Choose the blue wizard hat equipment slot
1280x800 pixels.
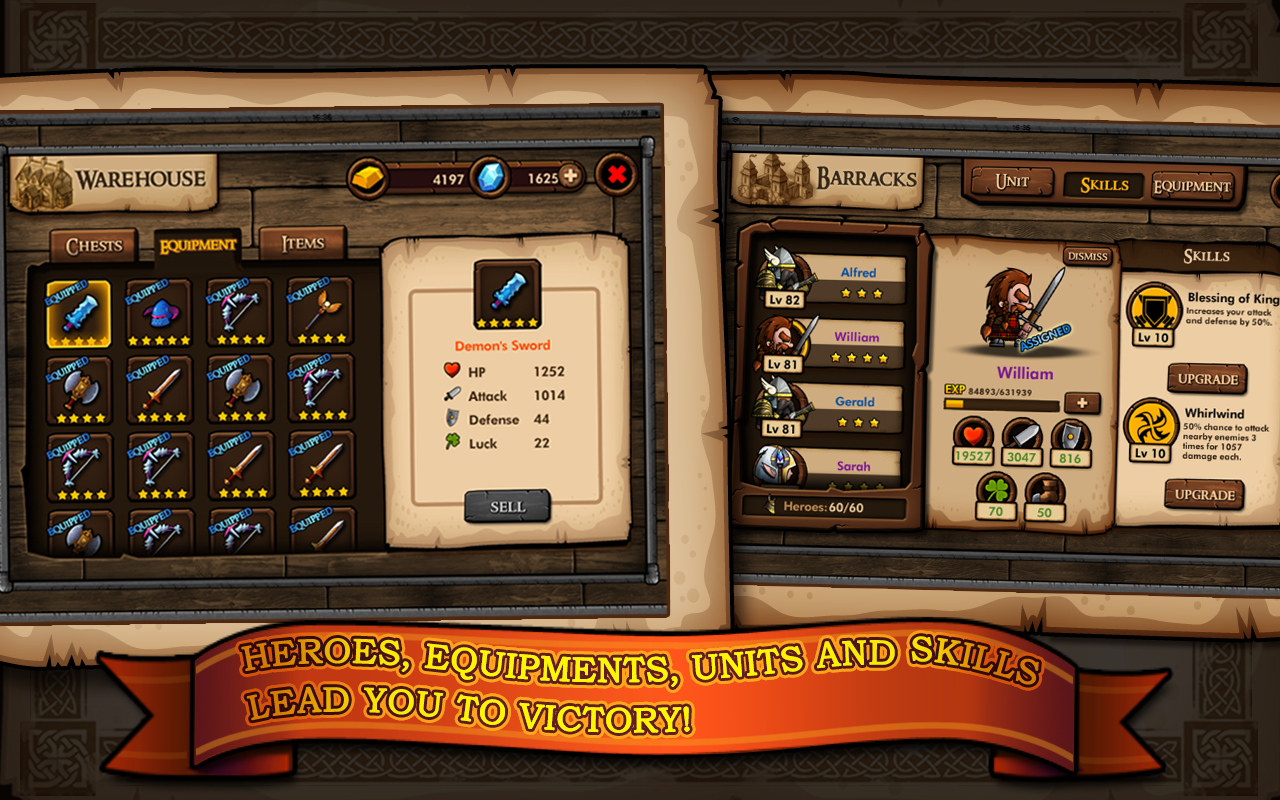pyautogui.click(x=159, y=313)
